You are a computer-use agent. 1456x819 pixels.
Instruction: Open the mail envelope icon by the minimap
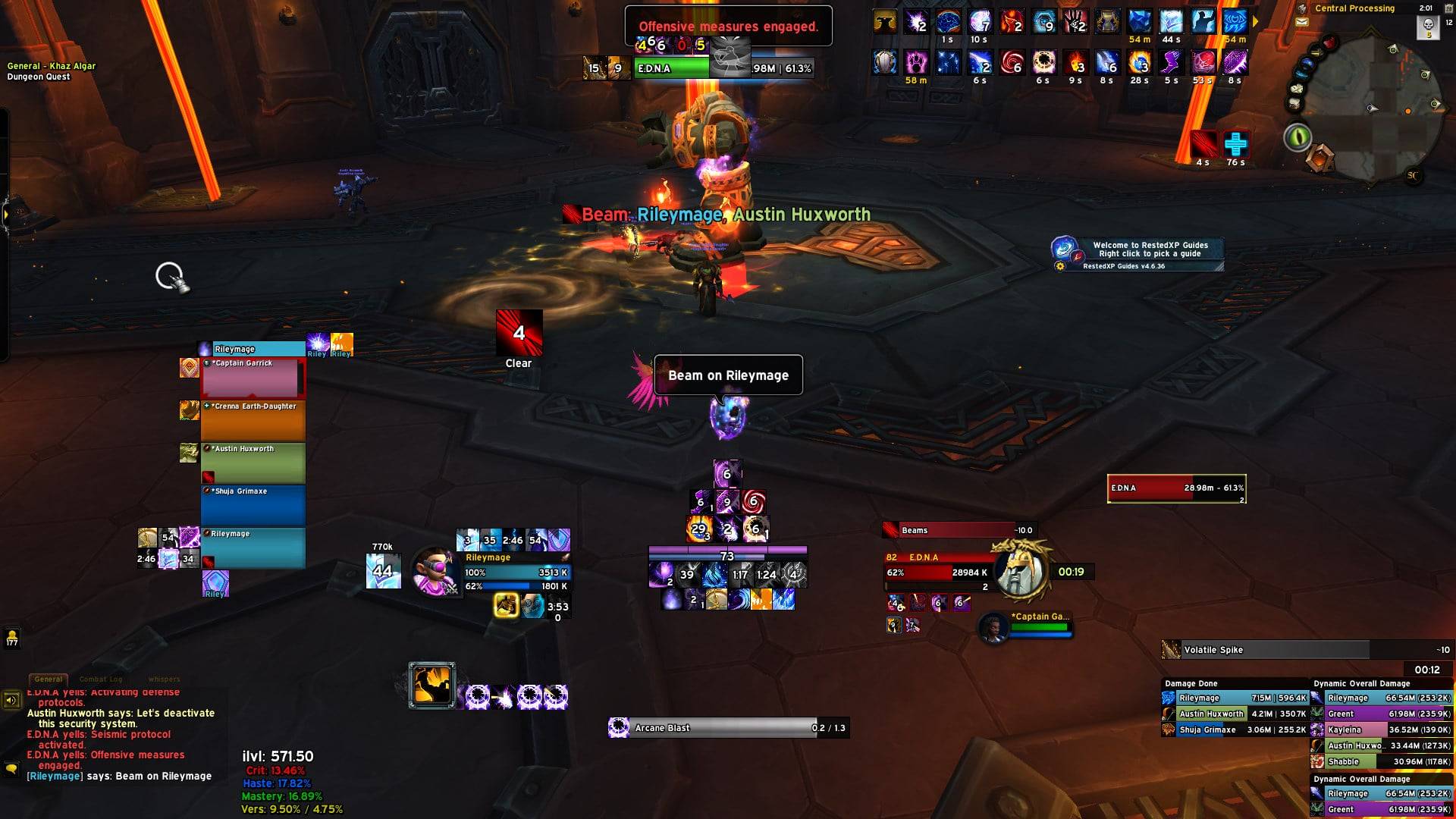1302,23
